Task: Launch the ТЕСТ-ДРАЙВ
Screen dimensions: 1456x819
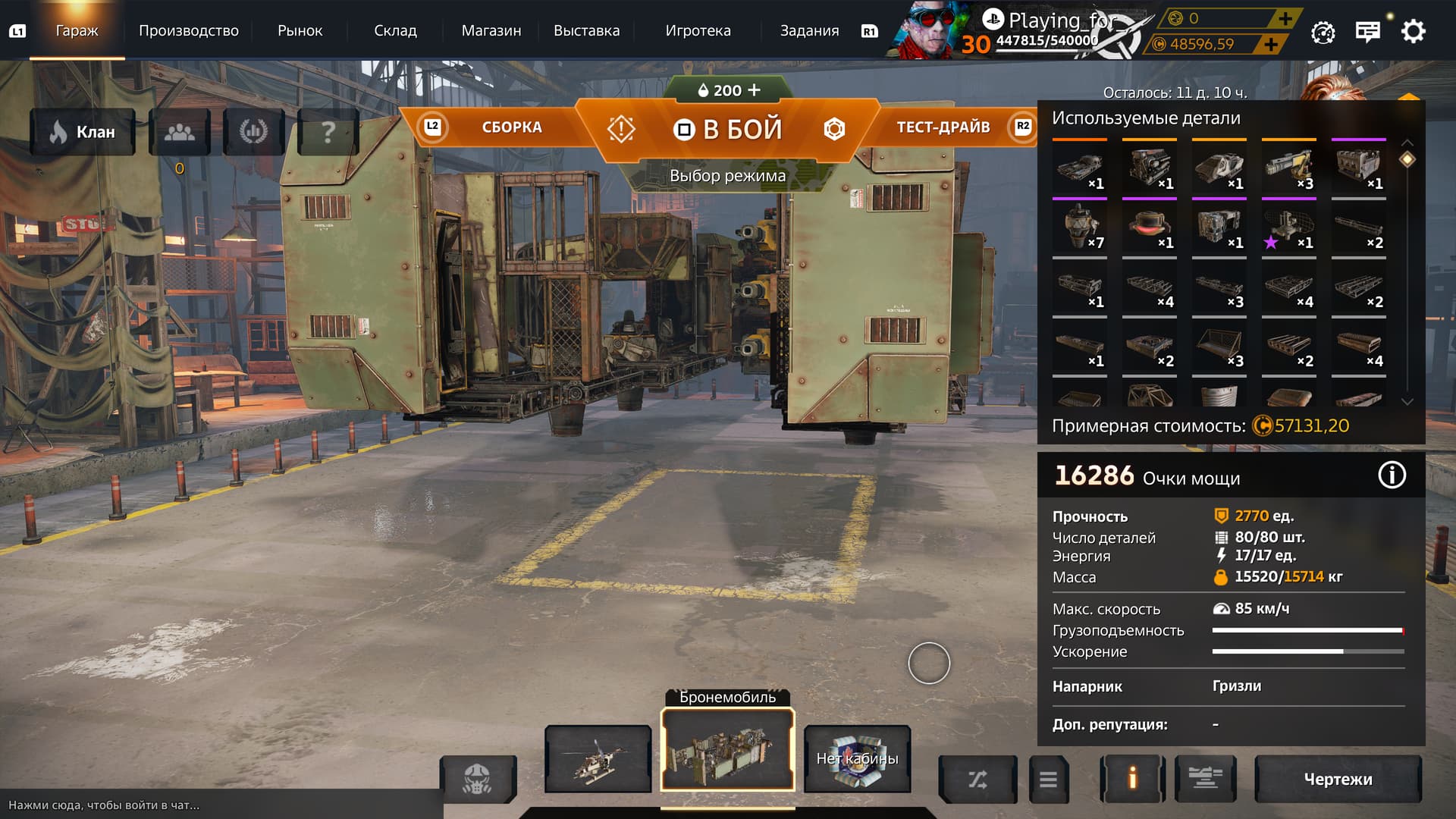Action: point(943,127)
